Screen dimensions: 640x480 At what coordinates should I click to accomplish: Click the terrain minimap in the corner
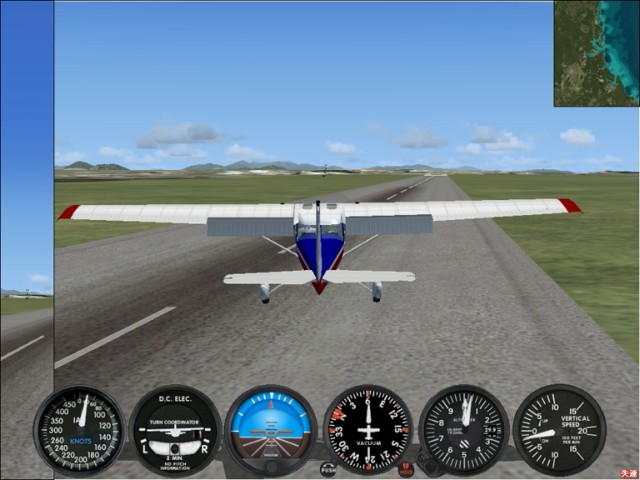click(596, 52)
